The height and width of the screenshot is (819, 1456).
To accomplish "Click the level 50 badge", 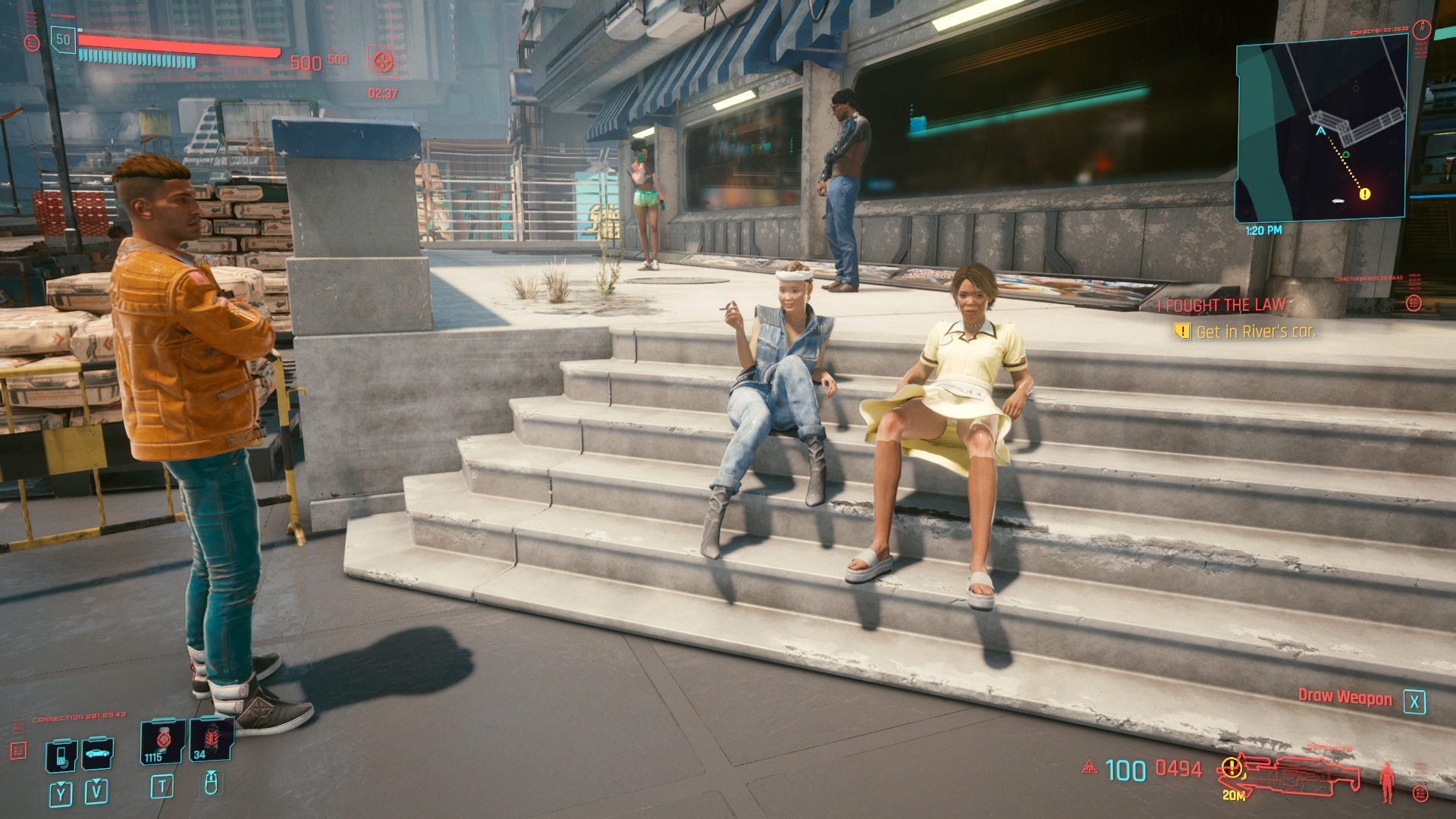I will coord(63,39).
